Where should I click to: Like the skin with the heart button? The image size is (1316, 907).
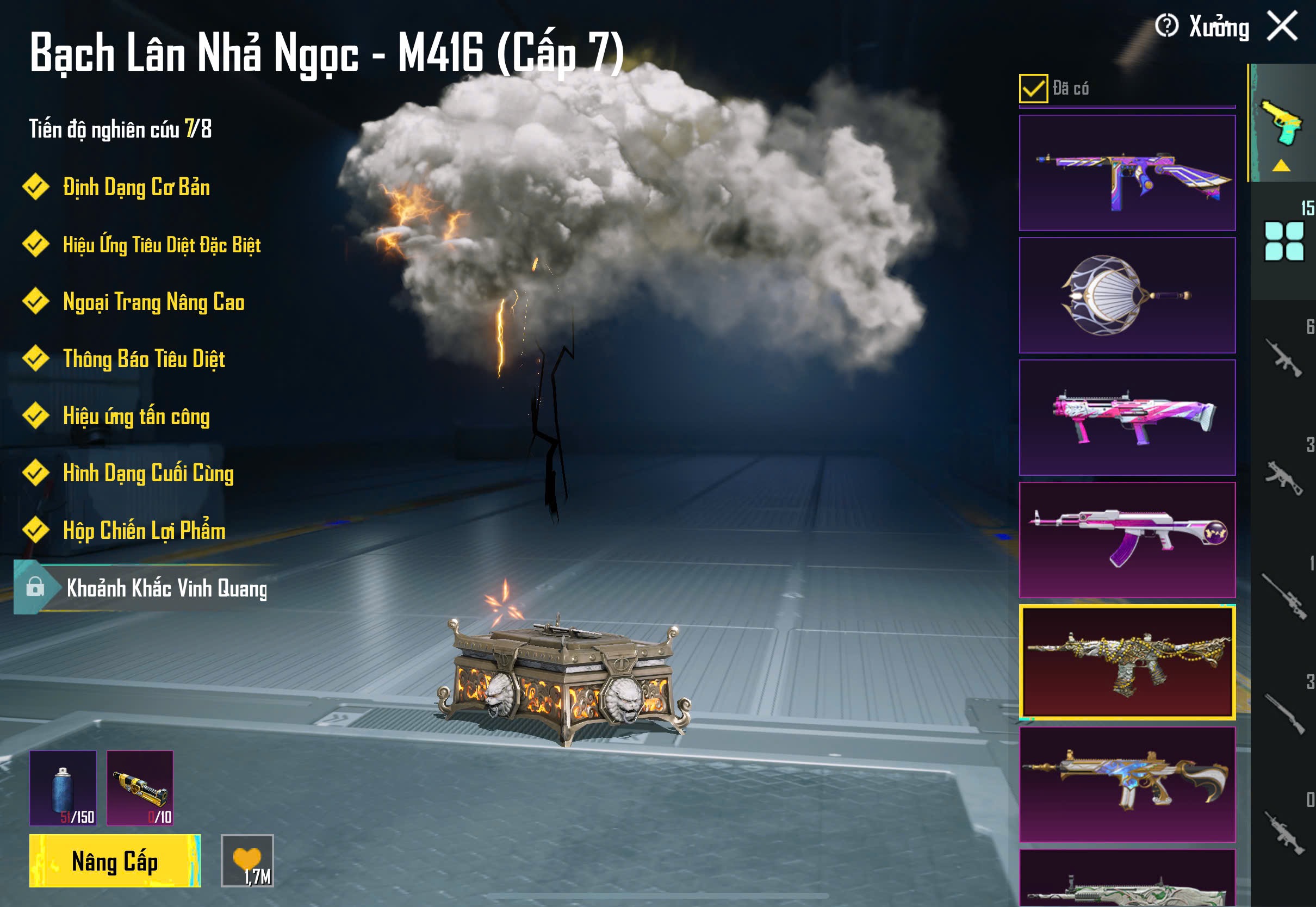[247, 860]
